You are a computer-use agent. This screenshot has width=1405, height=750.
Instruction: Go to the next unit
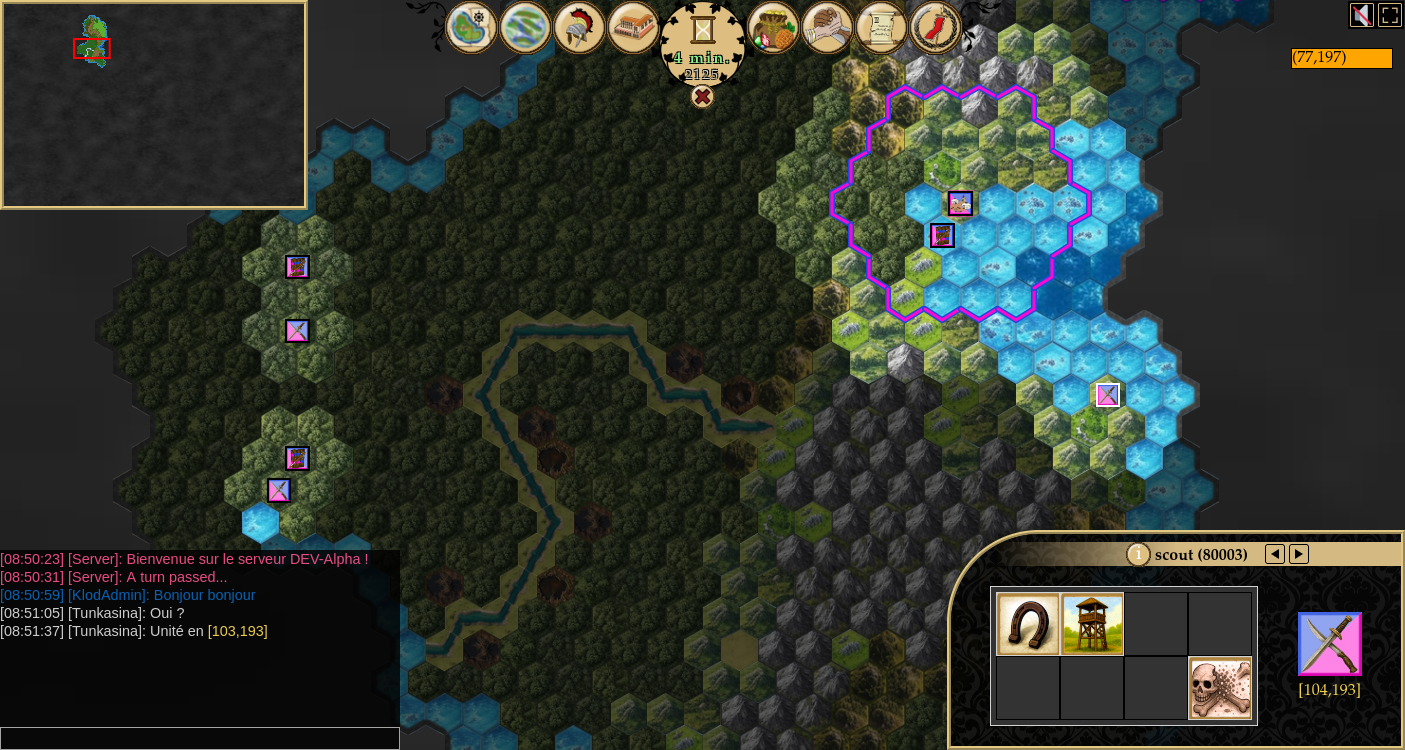1299,554
